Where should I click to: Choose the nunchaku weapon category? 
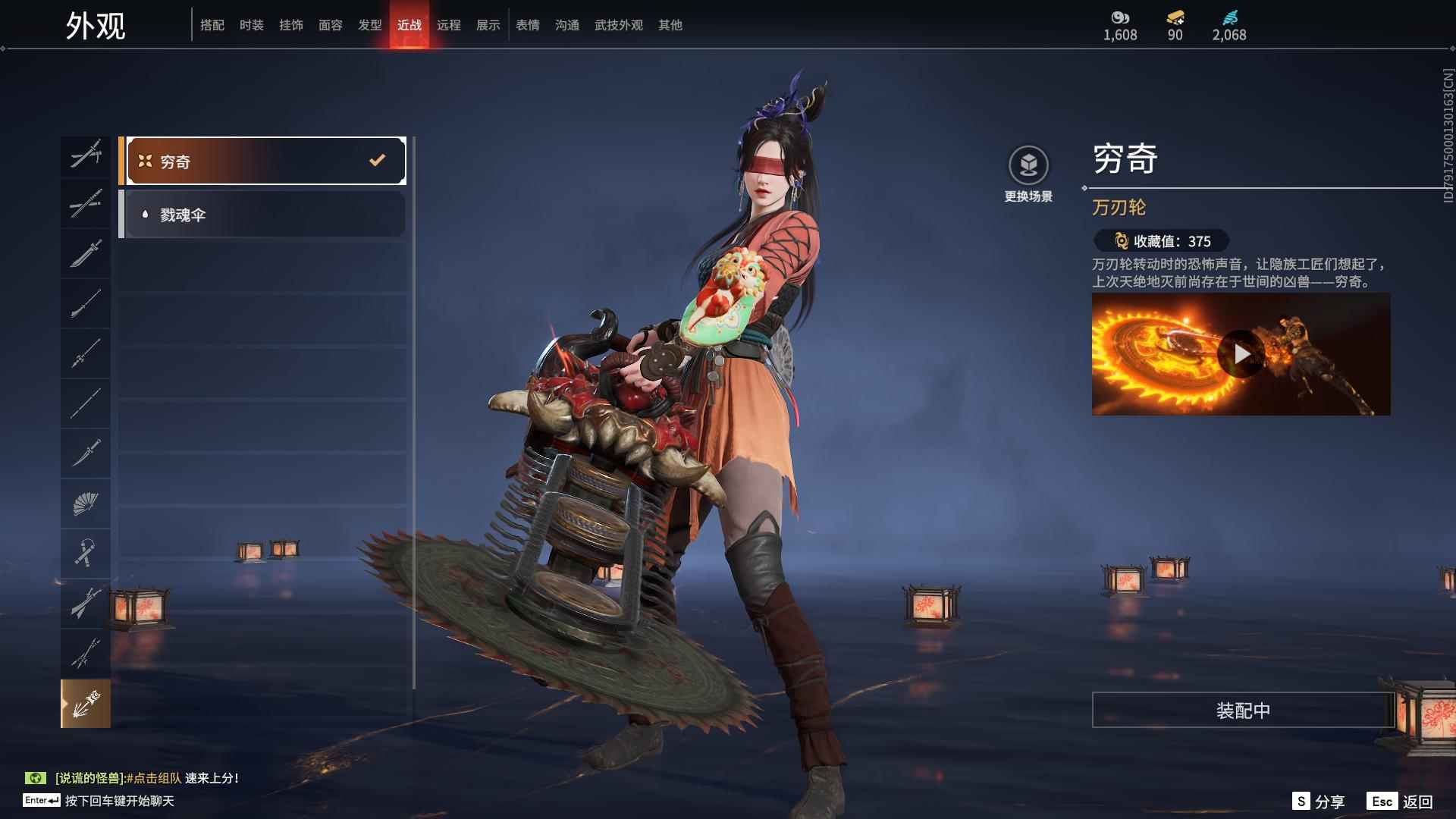[x=86, y=553]
